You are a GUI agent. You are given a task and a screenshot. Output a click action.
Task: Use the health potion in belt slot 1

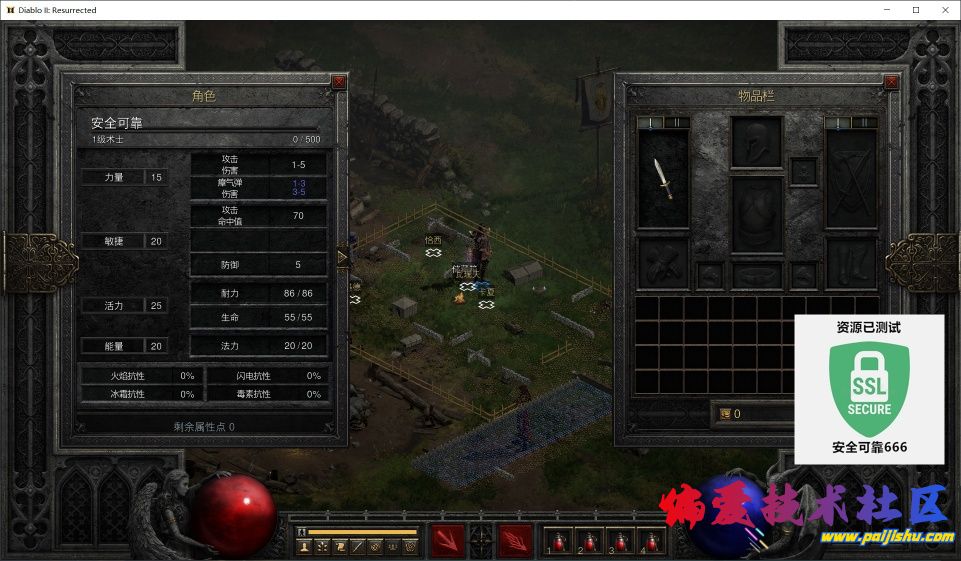pyautogui.click(x=561, y=541)
